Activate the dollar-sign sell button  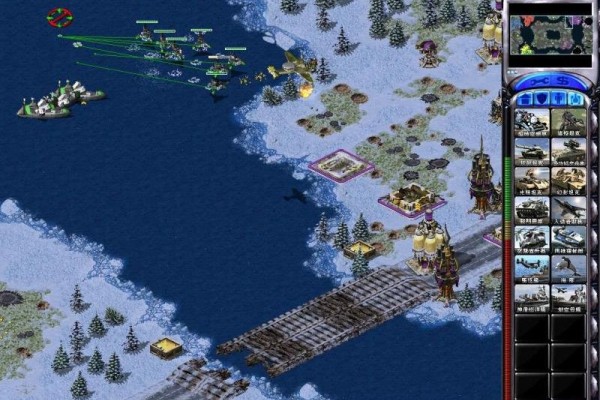(563, 79)
